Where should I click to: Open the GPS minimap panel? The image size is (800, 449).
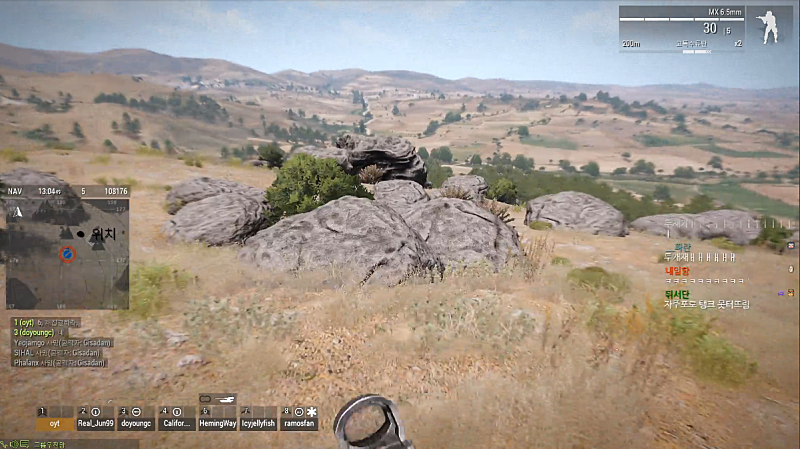click(67, 252)
